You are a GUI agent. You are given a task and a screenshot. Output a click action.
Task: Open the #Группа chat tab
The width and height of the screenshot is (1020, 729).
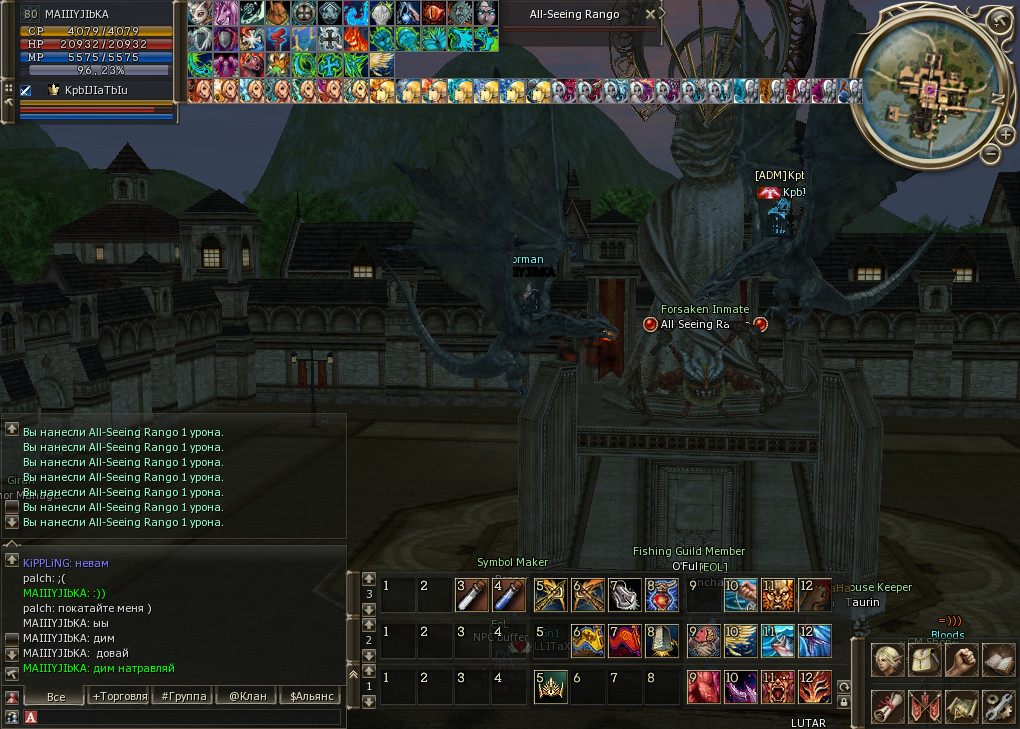point(184,696)
